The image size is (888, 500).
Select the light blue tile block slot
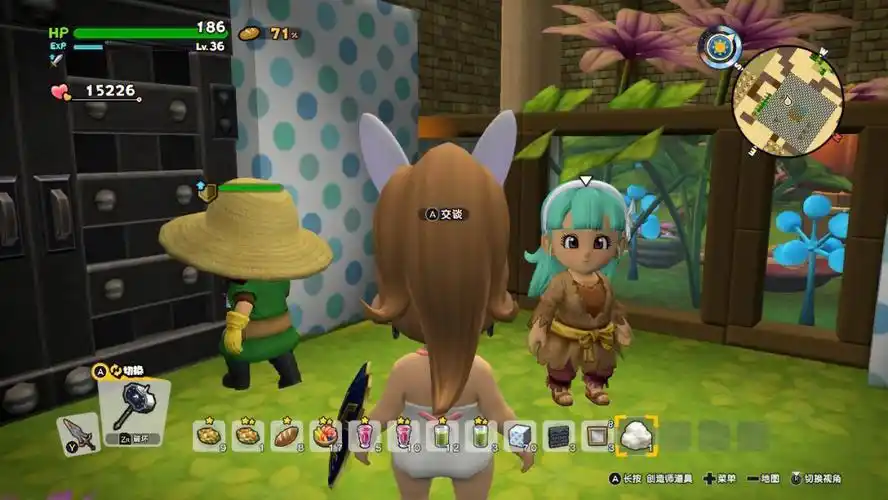tap(518, 434)
